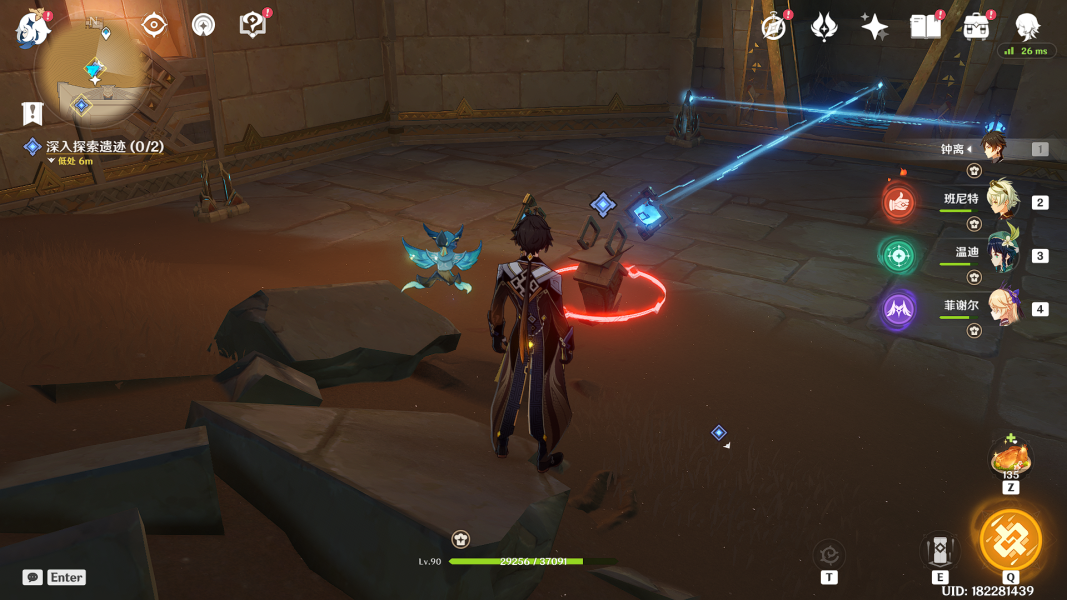Screen dimensions: 1067x600
Task: Open the minimap to view full map
Action: [x=93, y=68]
